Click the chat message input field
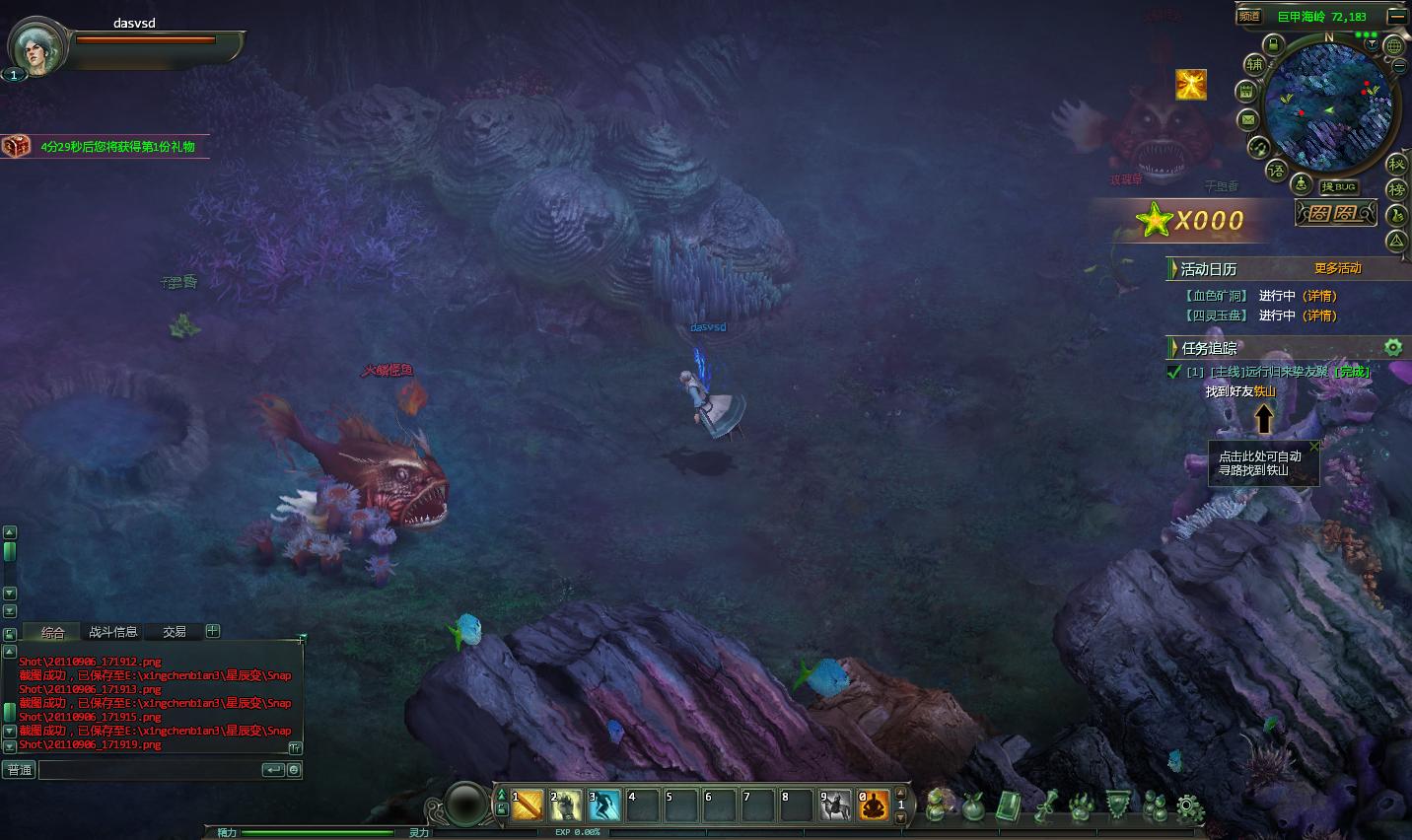 [x=148, y=770]
